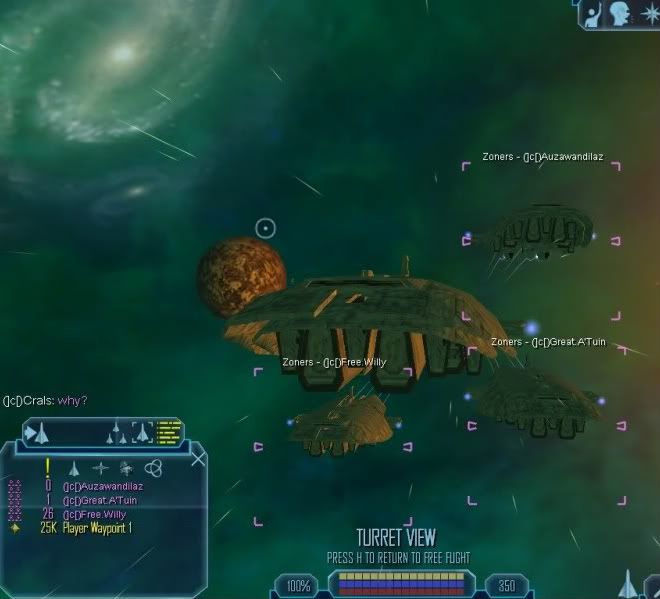Open the yellow text-lines list button
Screen dimensions: 660x599
pyautogui.click(x=169, y=433)
